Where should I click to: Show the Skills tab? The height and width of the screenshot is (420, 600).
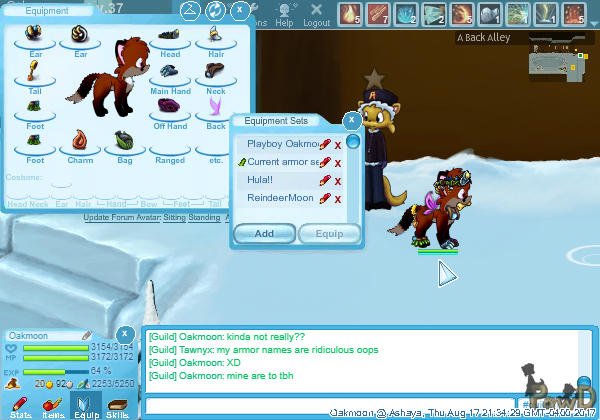point(118,404)
